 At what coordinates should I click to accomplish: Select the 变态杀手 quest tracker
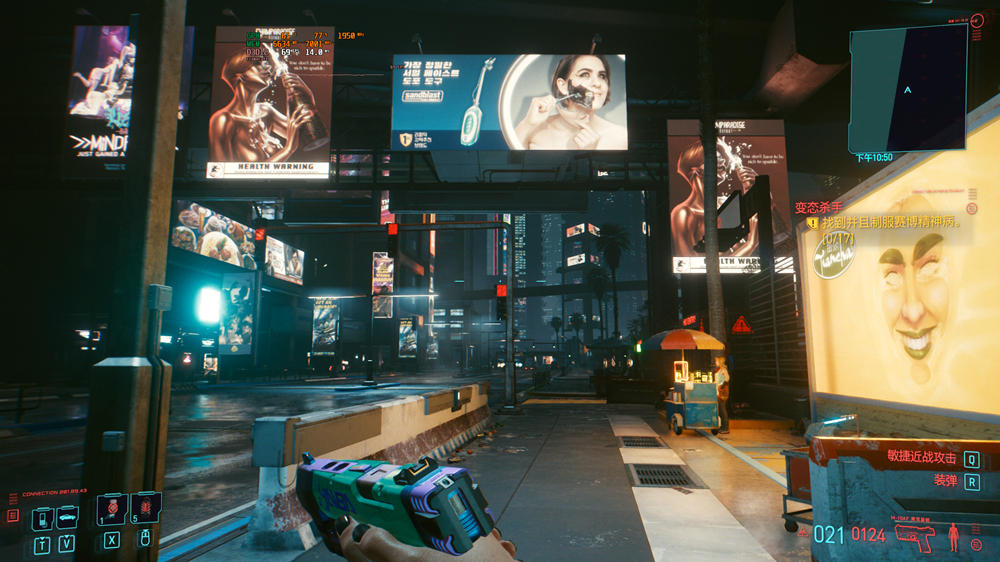(x=816, y=208)
